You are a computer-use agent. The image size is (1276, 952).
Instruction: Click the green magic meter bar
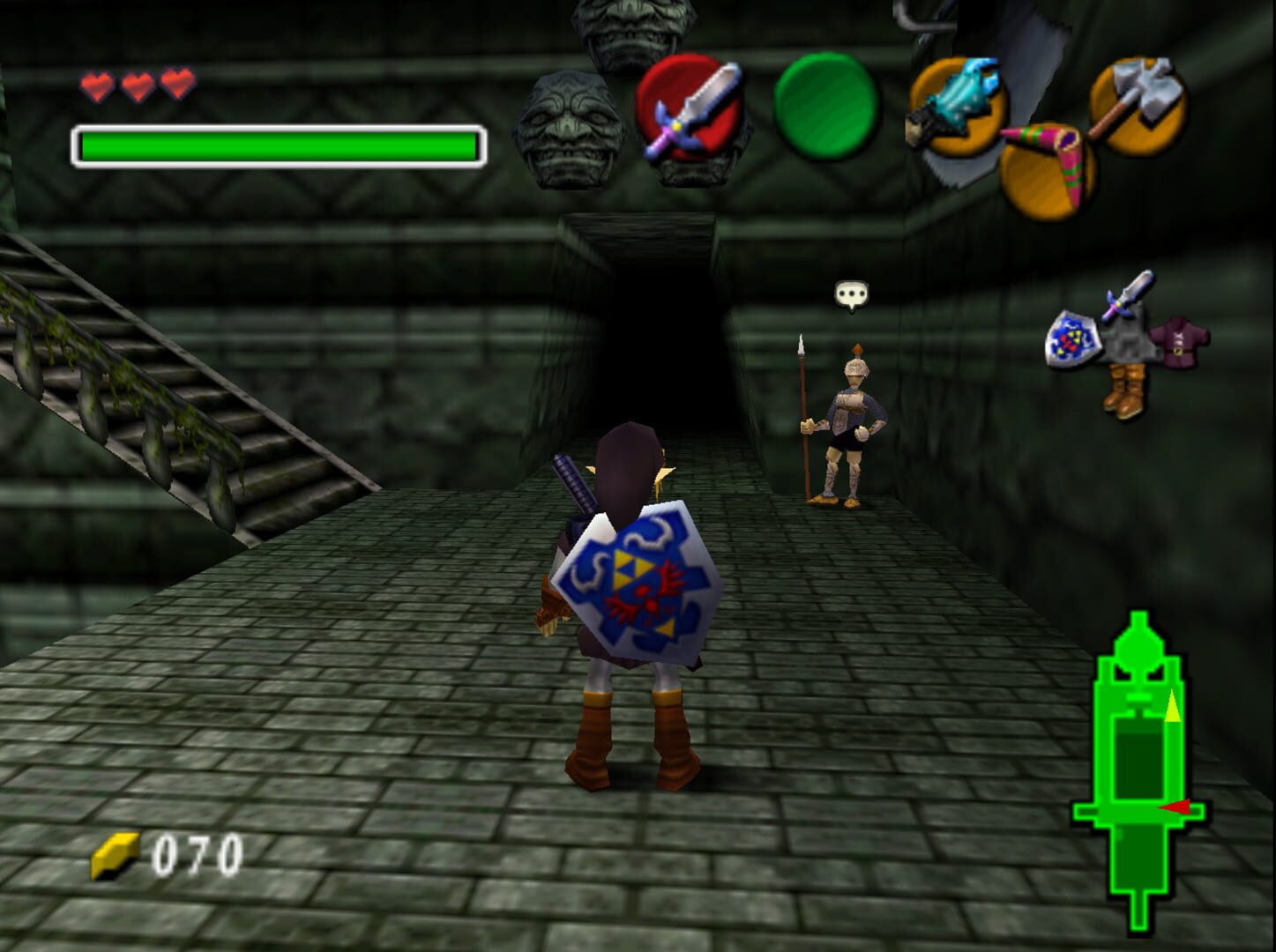click(278, 143)
